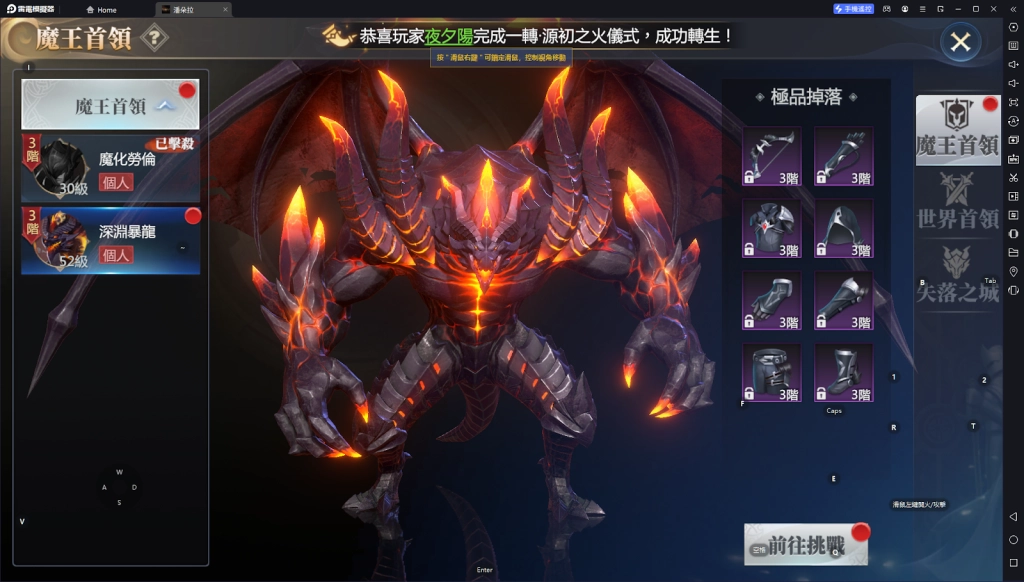Click the 手機遙控 emulator button

853,9
